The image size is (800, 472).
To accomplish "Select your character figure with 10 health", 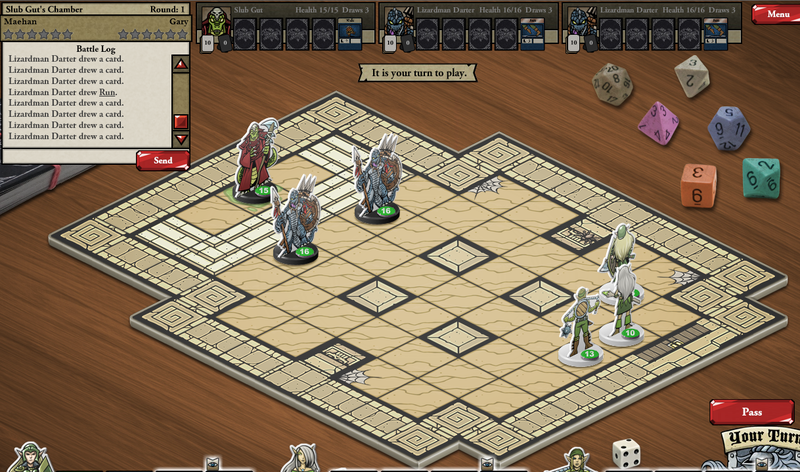I will click(x=623, y=305).
